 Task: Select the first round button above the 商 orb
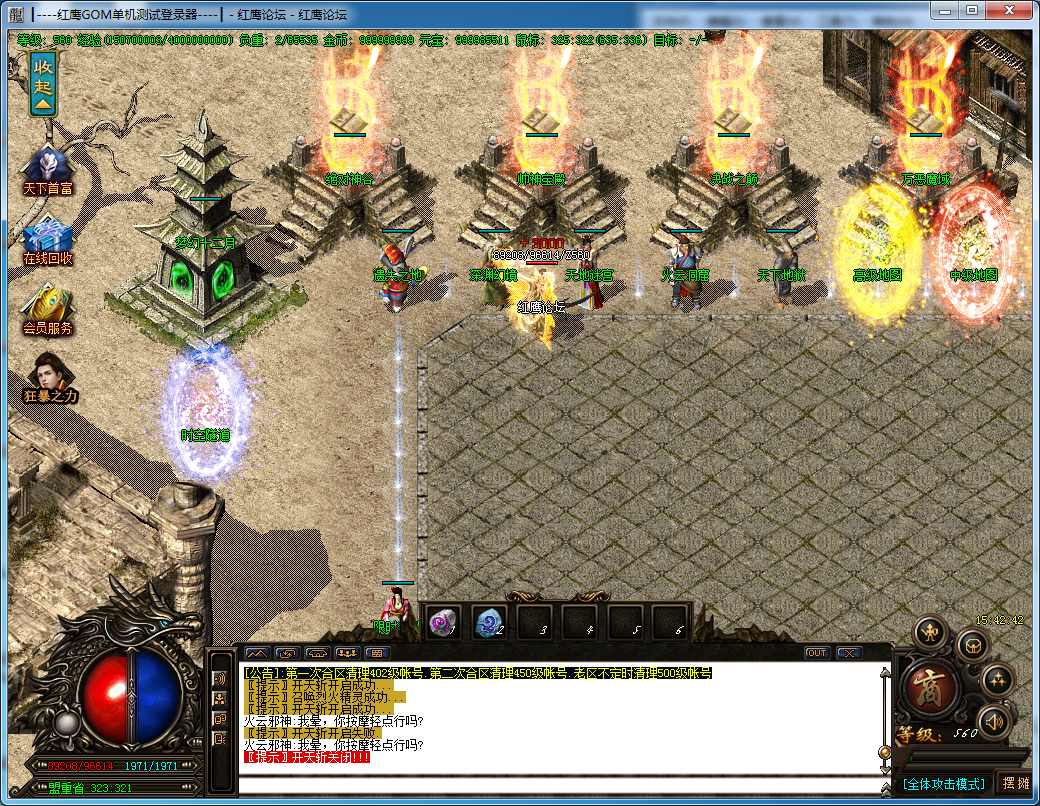click(x=932, y=632)
